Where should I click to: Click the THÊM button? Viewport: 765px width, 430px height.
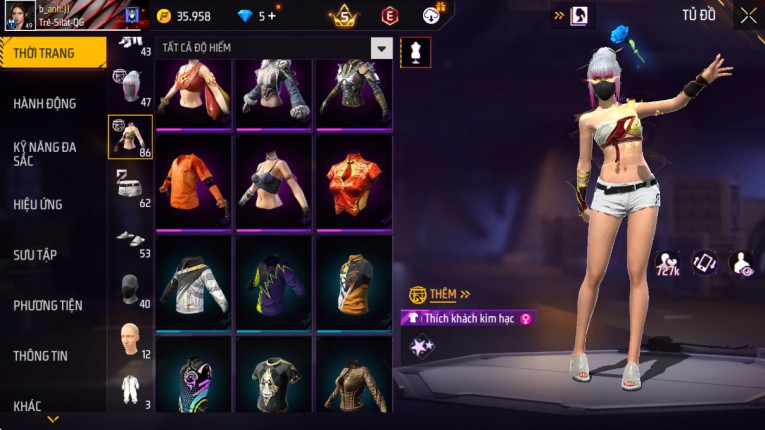(x=440, y=294)
